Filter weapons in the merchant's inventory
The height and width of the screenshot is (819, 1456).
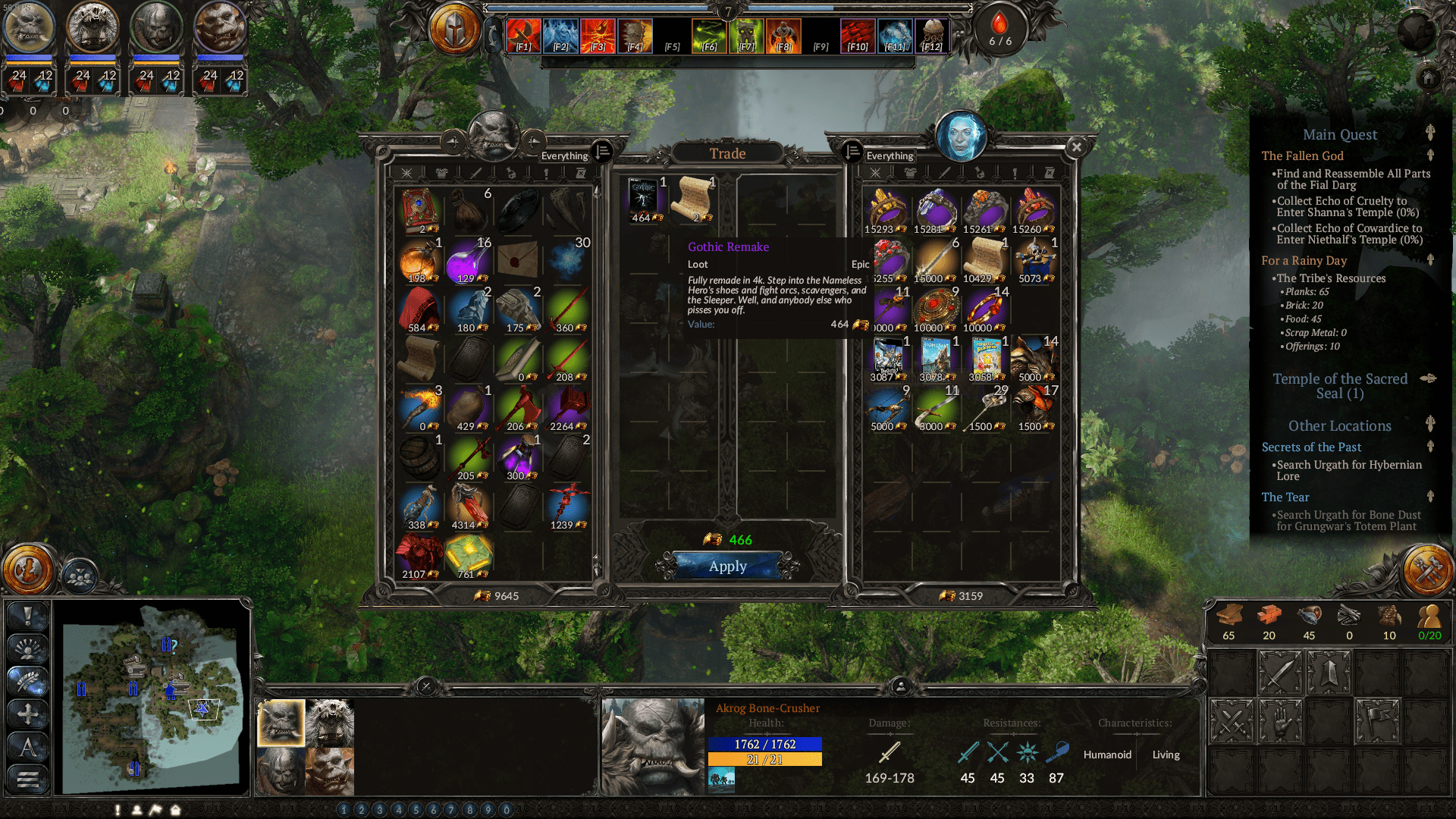coord(944,174)
